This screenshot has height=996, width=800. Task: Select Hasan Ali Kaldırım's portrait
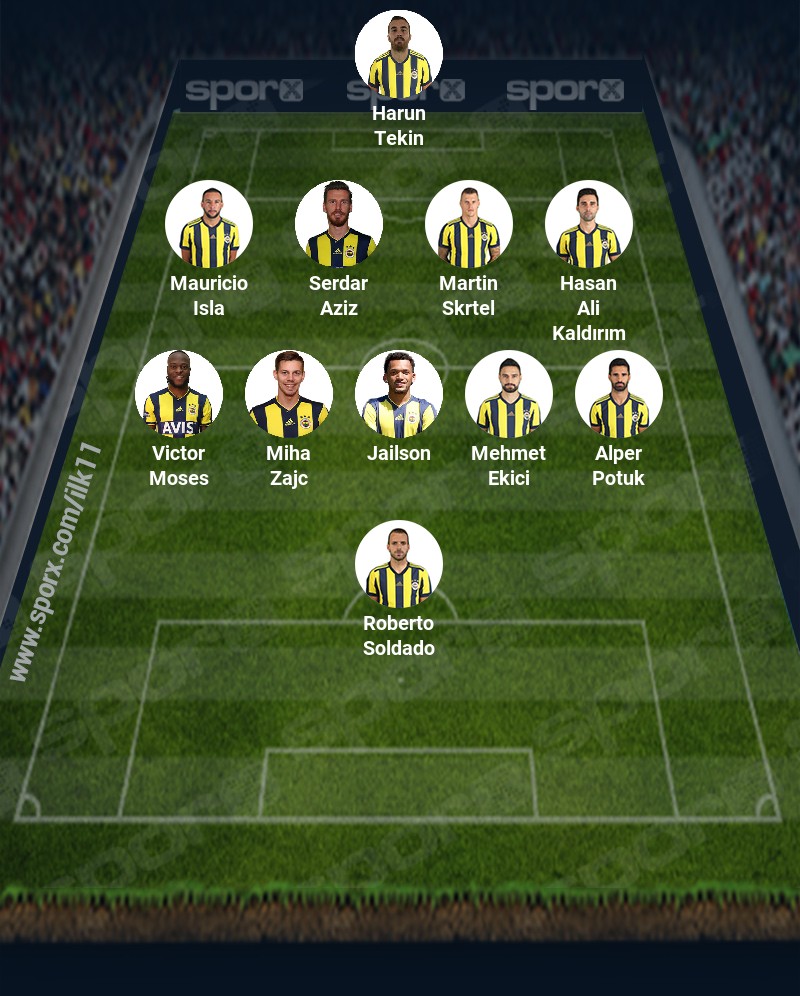pyautogui.click(x=589, y=224)
